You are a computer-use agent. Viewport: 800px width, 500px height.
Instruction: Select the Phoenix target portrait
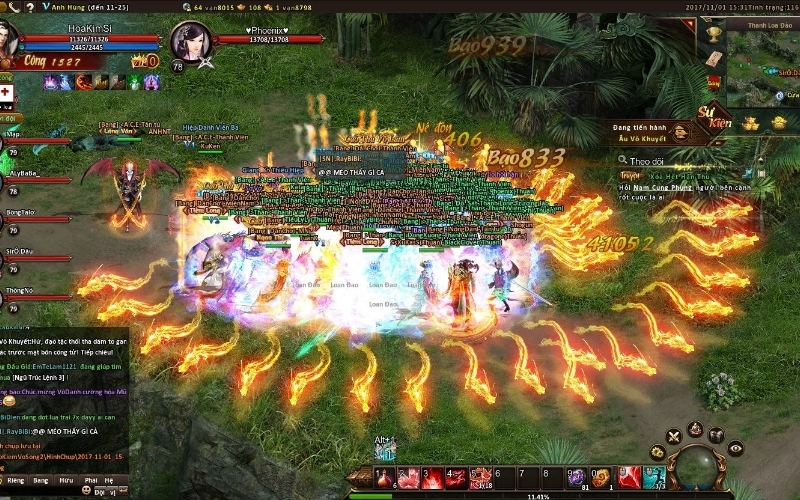(x=190, y=42)
